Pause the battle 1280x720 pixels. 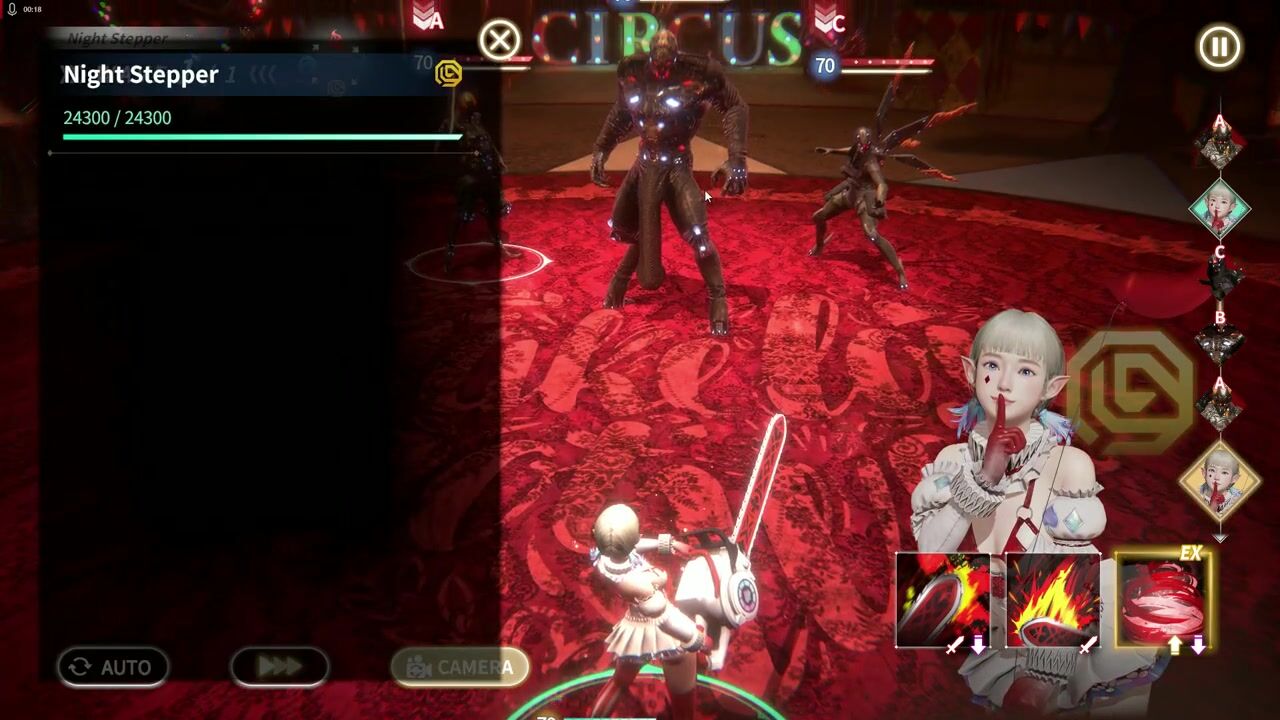(x=1219, y=47)
